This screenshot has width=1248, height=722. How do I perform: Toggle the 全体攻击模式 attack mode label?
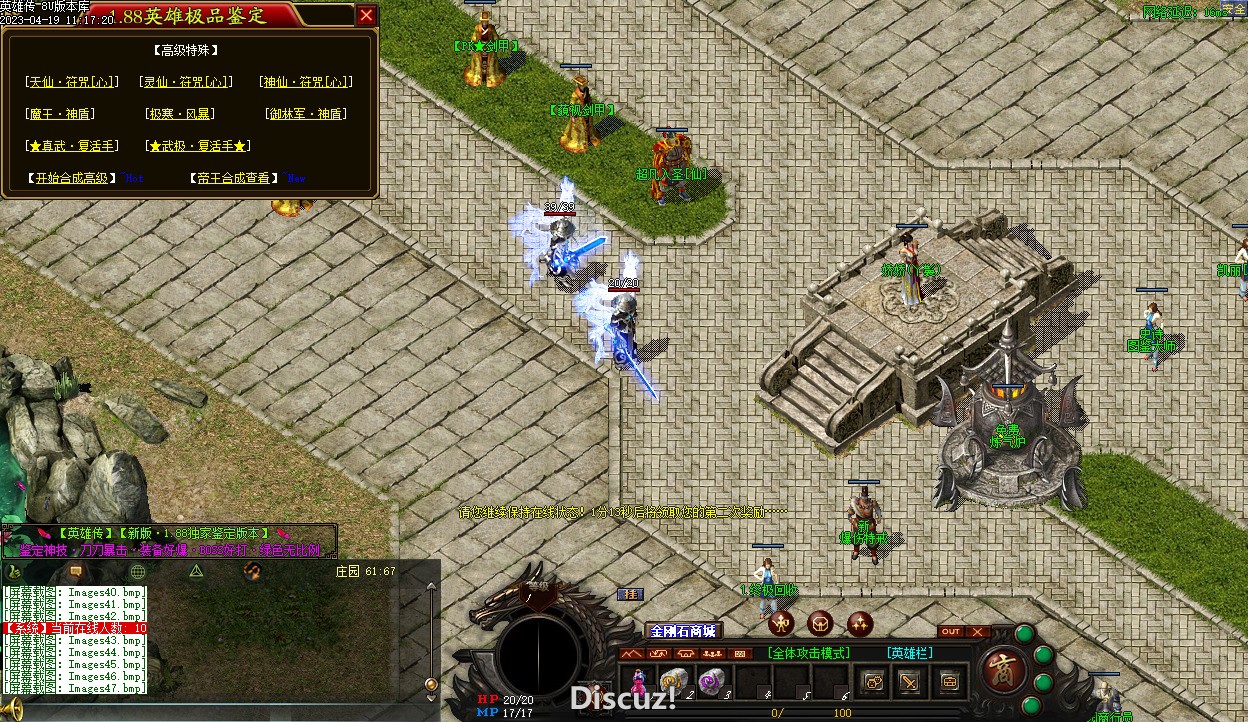point(809,653)
